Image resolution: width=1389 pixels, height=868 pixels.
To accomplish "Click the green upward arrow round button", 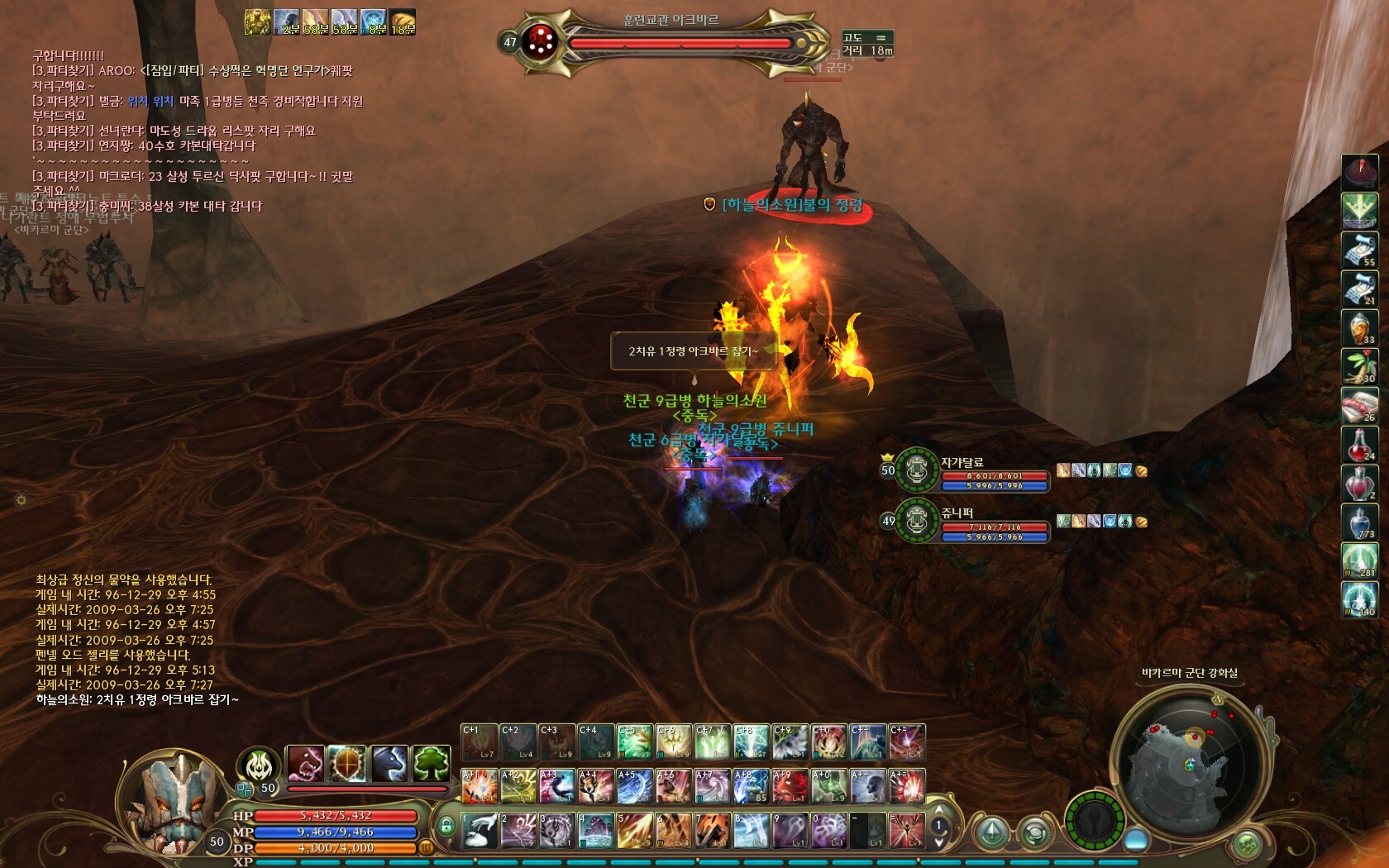I will [993, 832].
